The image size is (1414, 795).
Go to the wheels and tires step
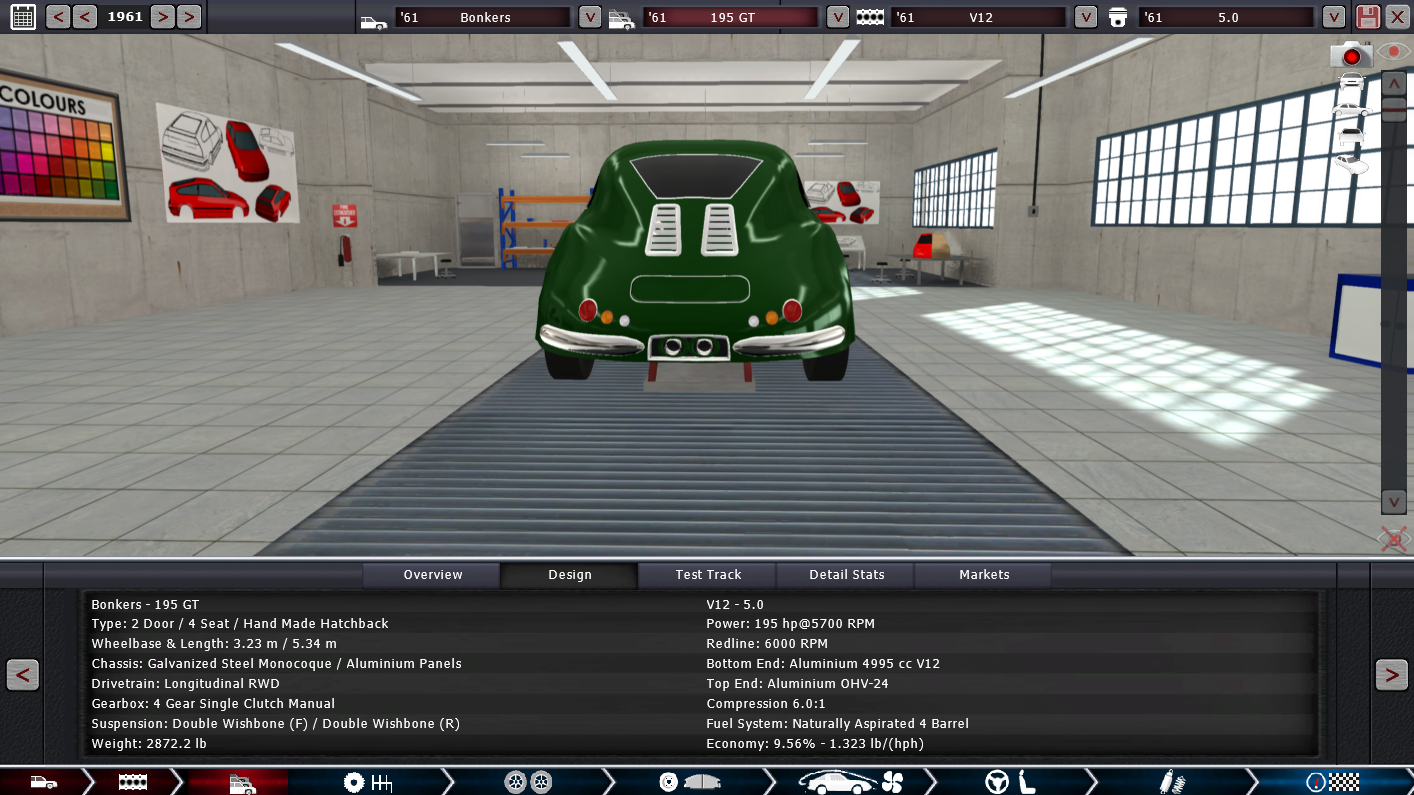pyautogui.click(x=528, y=782)
